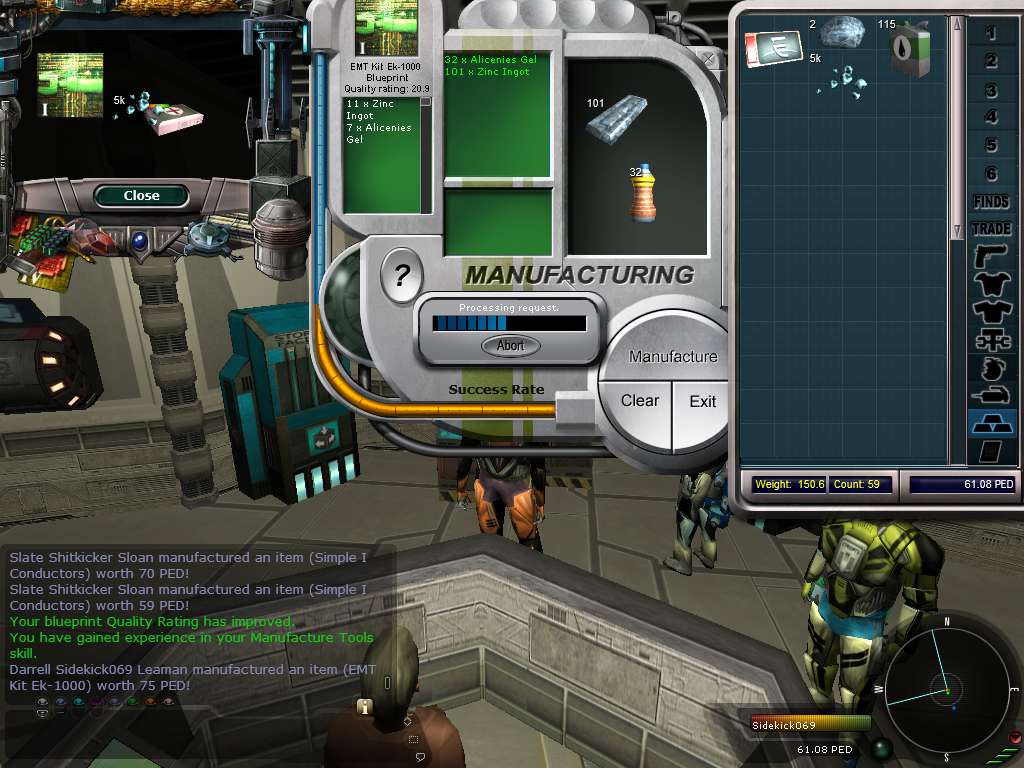Exit the manufacturing terminal

(x=702, y=402)
